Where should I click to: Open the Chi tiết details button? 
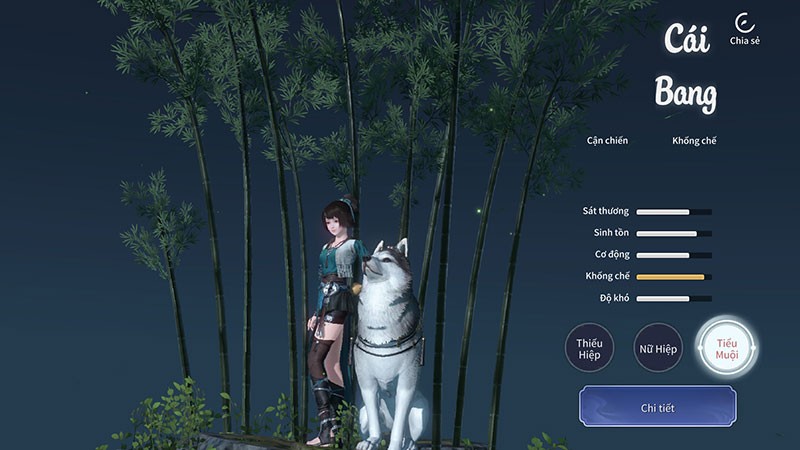click(x=657, y=408)
